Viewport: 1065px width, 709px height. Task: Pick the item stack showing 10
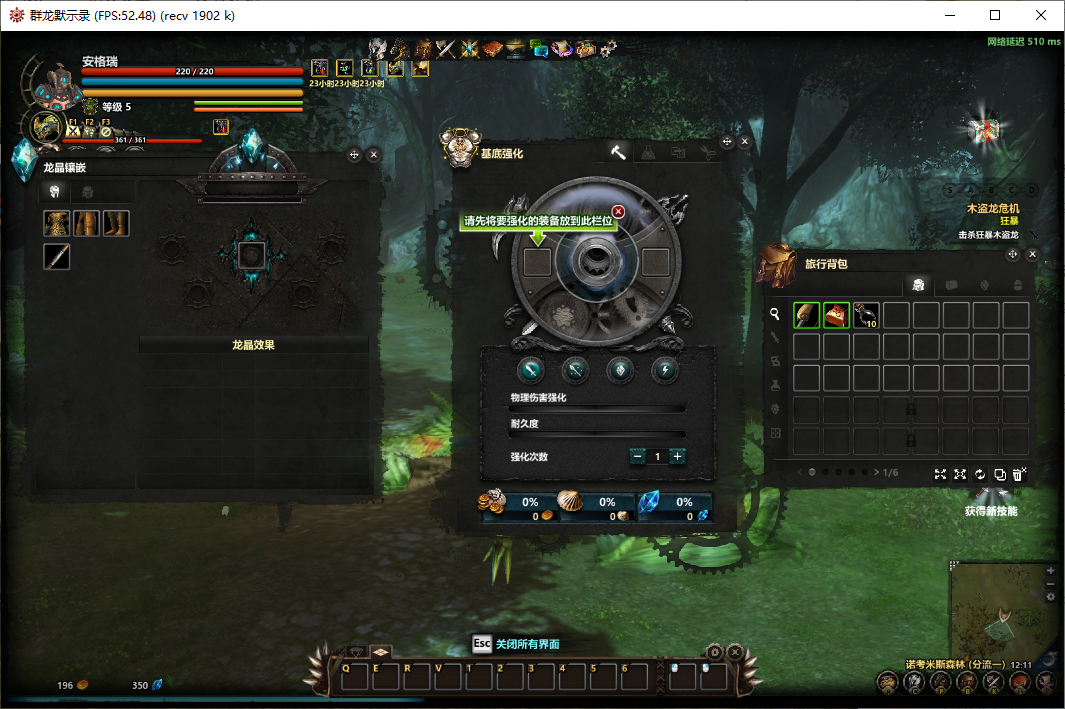(x=866, y=315)
